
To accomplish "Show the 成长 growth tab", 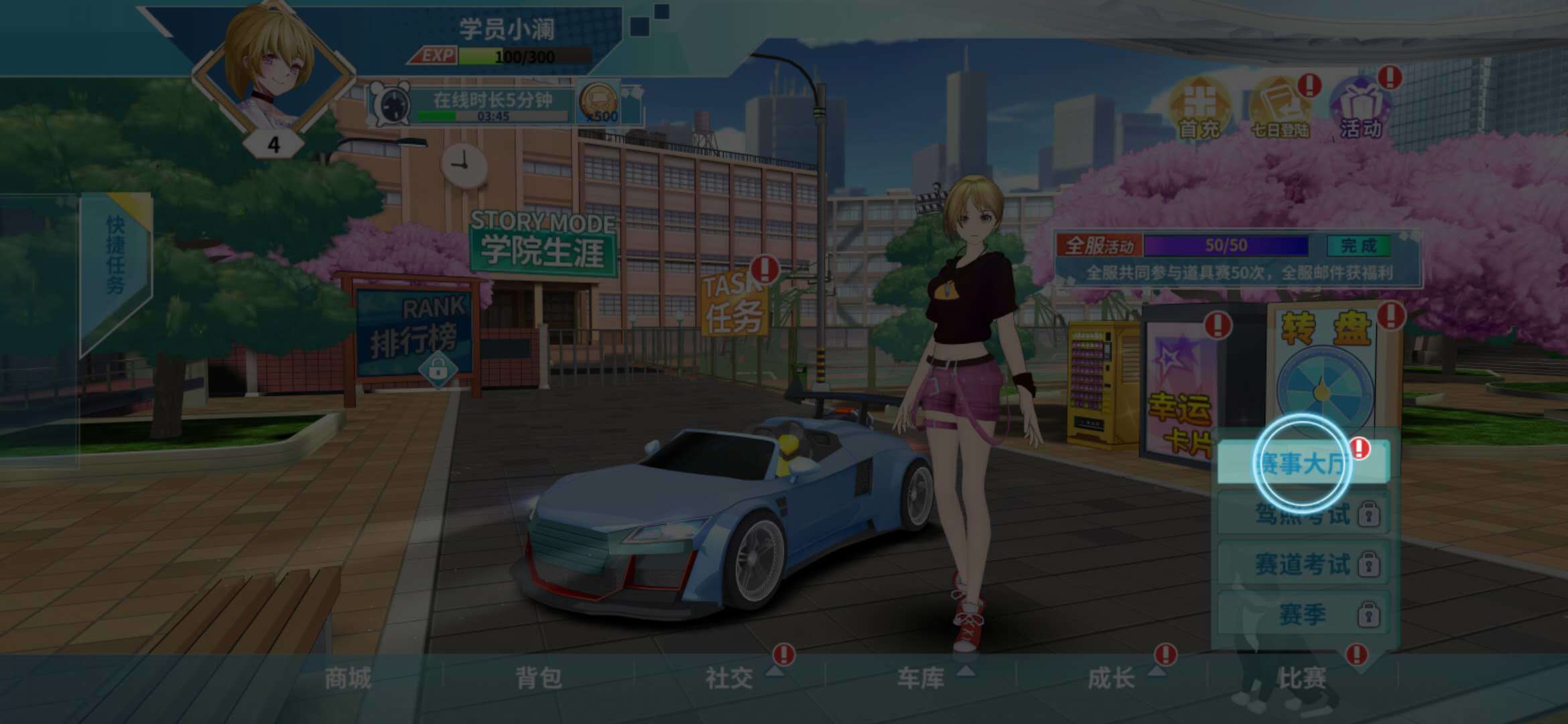I will 1112,678.
